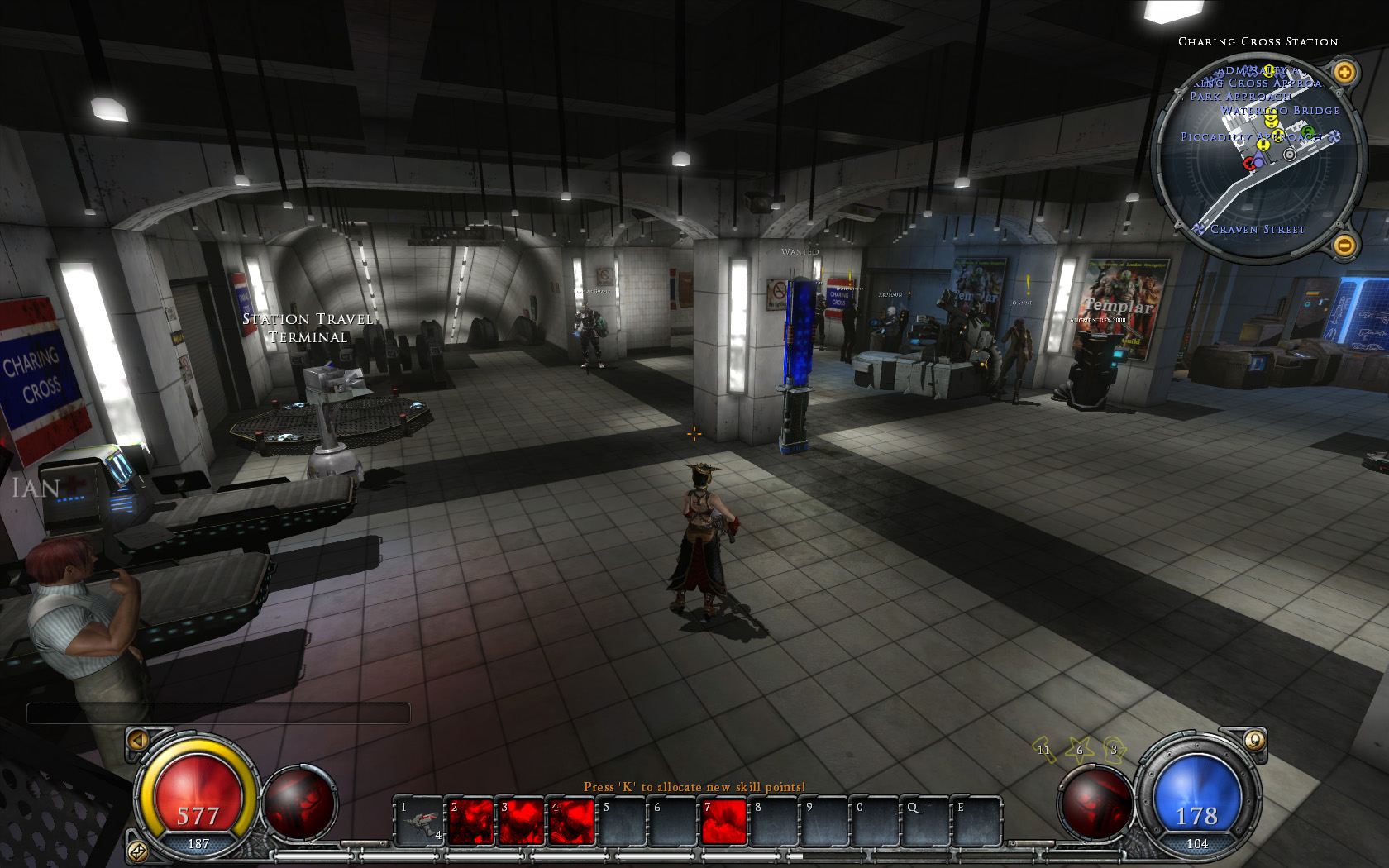
Task: Use the red skill in hotbar slot 4
Action: coord(573,821)
